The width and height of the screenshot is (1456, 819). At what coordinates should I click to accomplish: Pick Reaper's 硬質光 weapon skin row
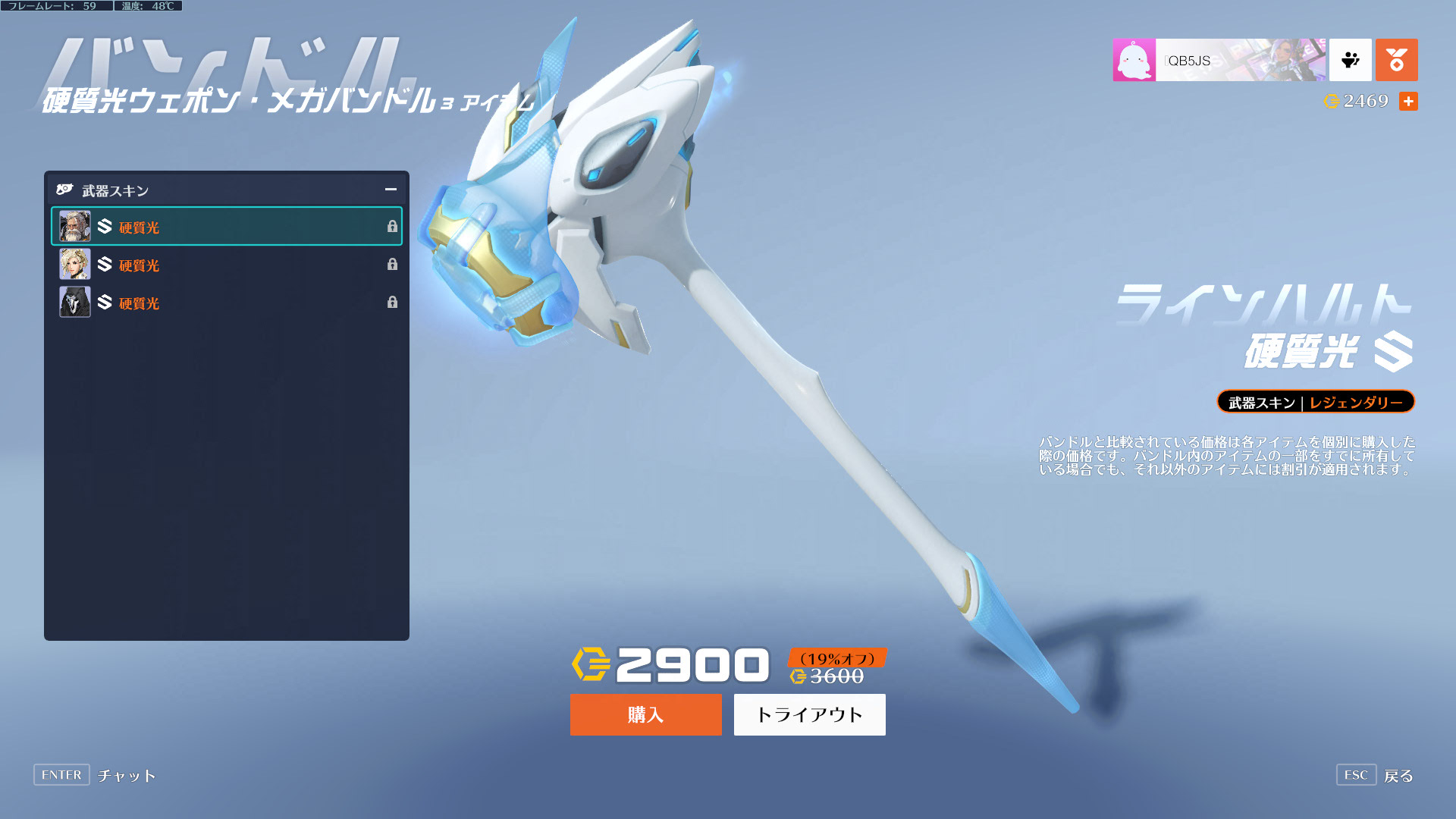point(226,303)
